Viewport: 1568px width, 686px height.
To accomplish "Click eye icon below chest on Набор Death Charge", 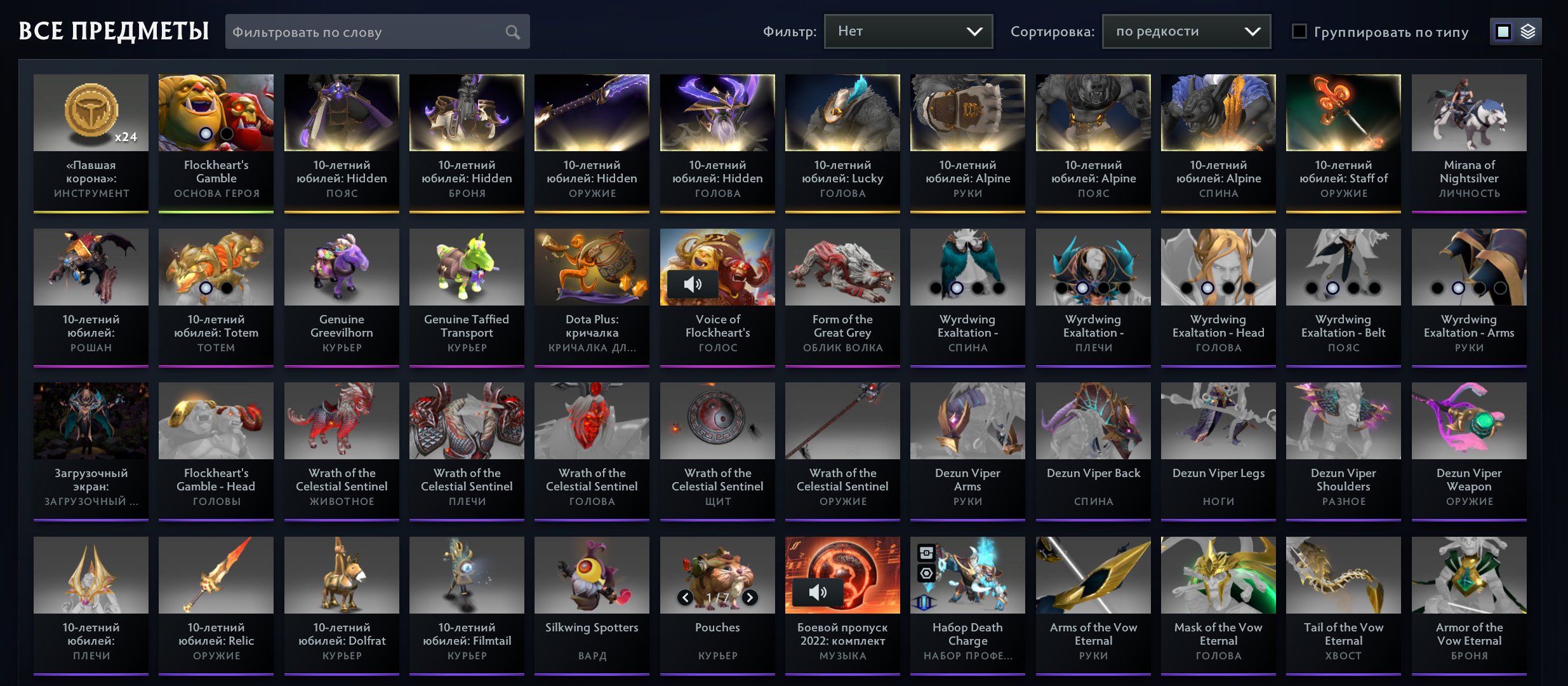I will click(926, 574).
